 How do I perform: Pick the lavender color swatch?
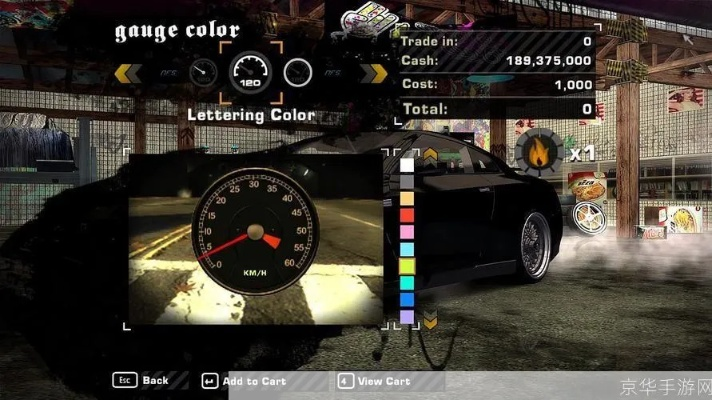pyautogui.click(x=407, y=316)
